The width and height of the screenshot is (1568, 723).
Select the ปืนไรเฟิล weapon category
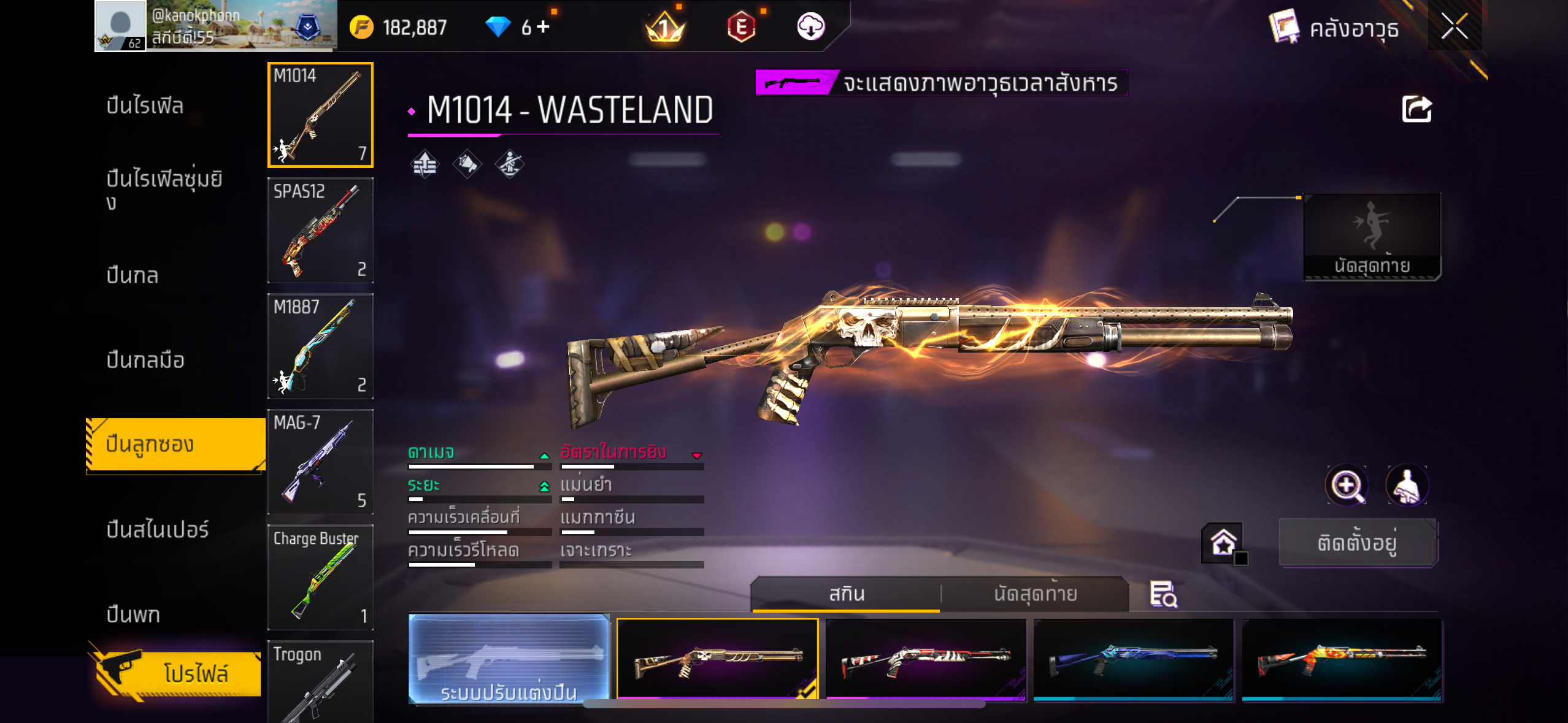click(x=145, y=105)
